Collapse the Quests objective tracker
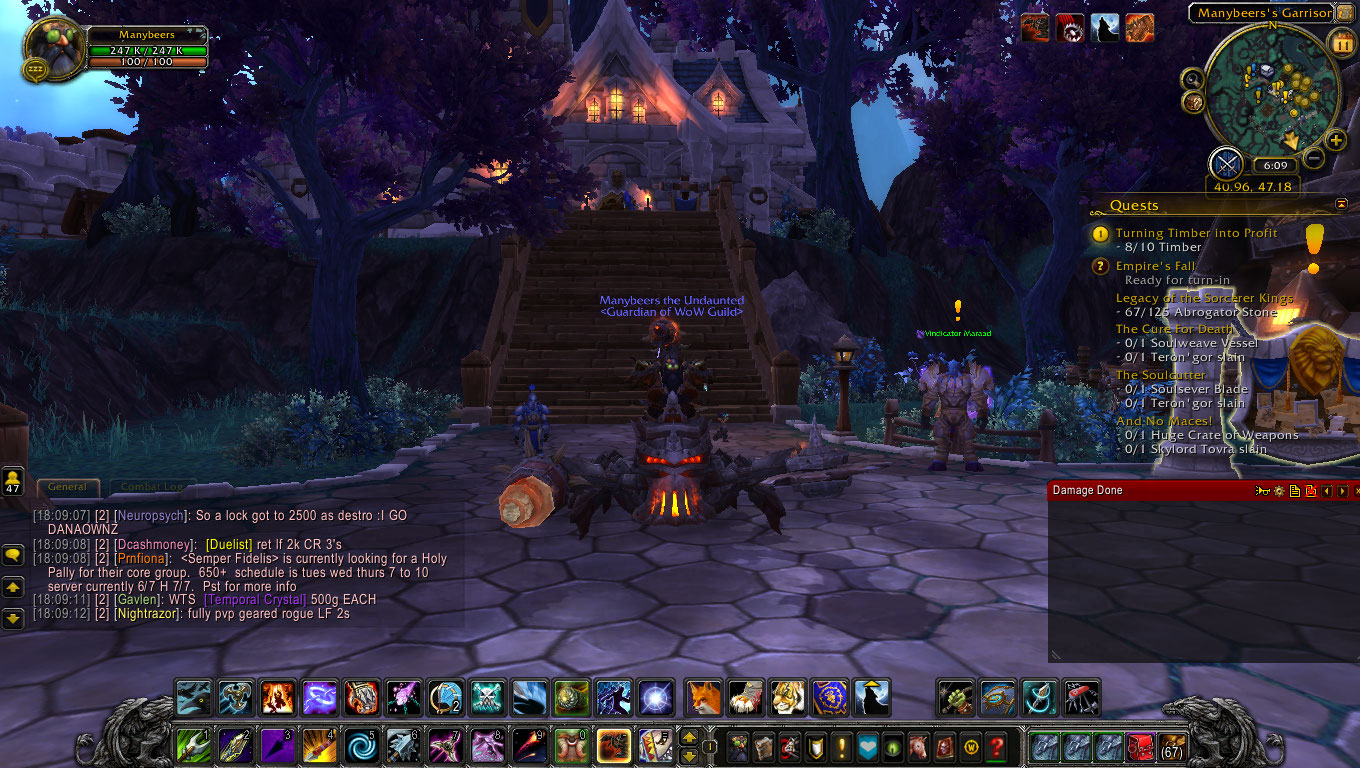 tap(1341, 204)
